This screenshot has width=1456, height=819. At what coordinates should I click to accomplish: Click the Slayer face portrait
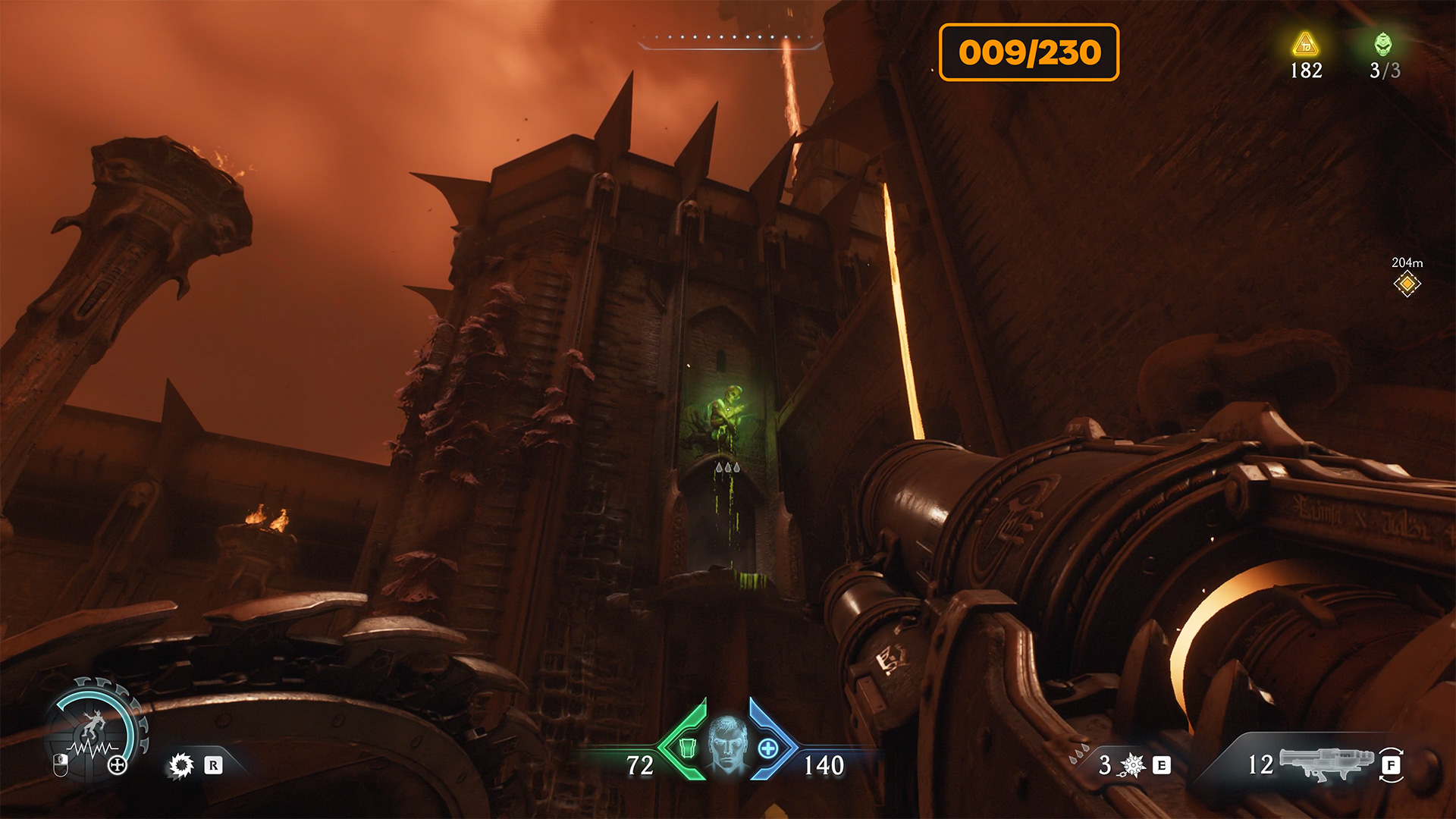(x=728, y=744)
